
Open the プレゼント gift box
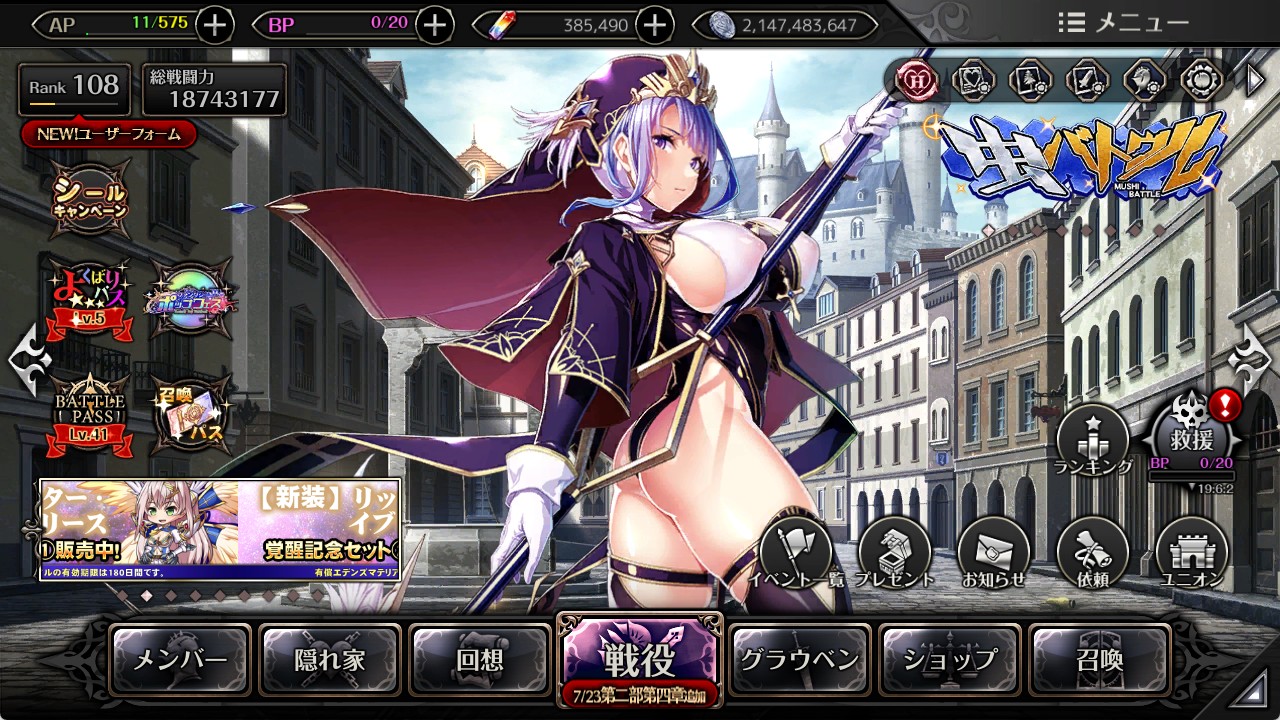click(x=895, y=553)
